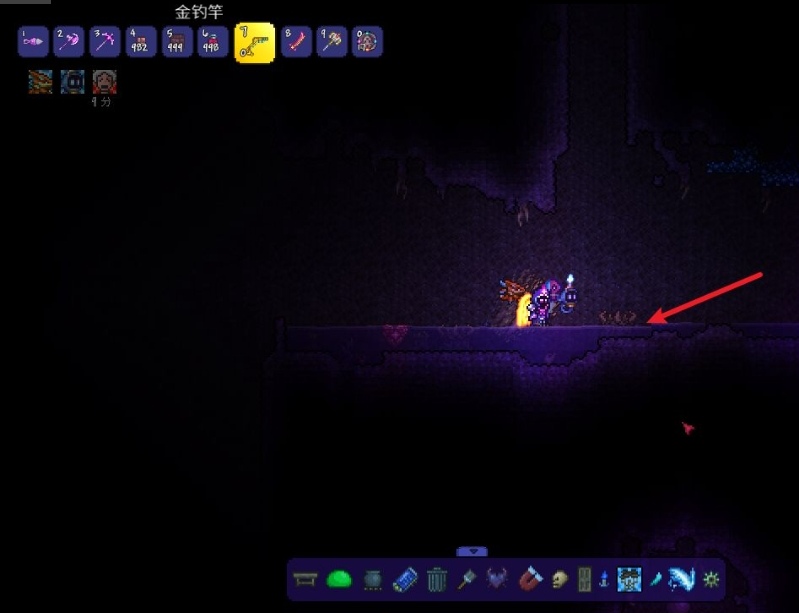Collapse the bottom toolbar with arrow tab

click(472, 551)
